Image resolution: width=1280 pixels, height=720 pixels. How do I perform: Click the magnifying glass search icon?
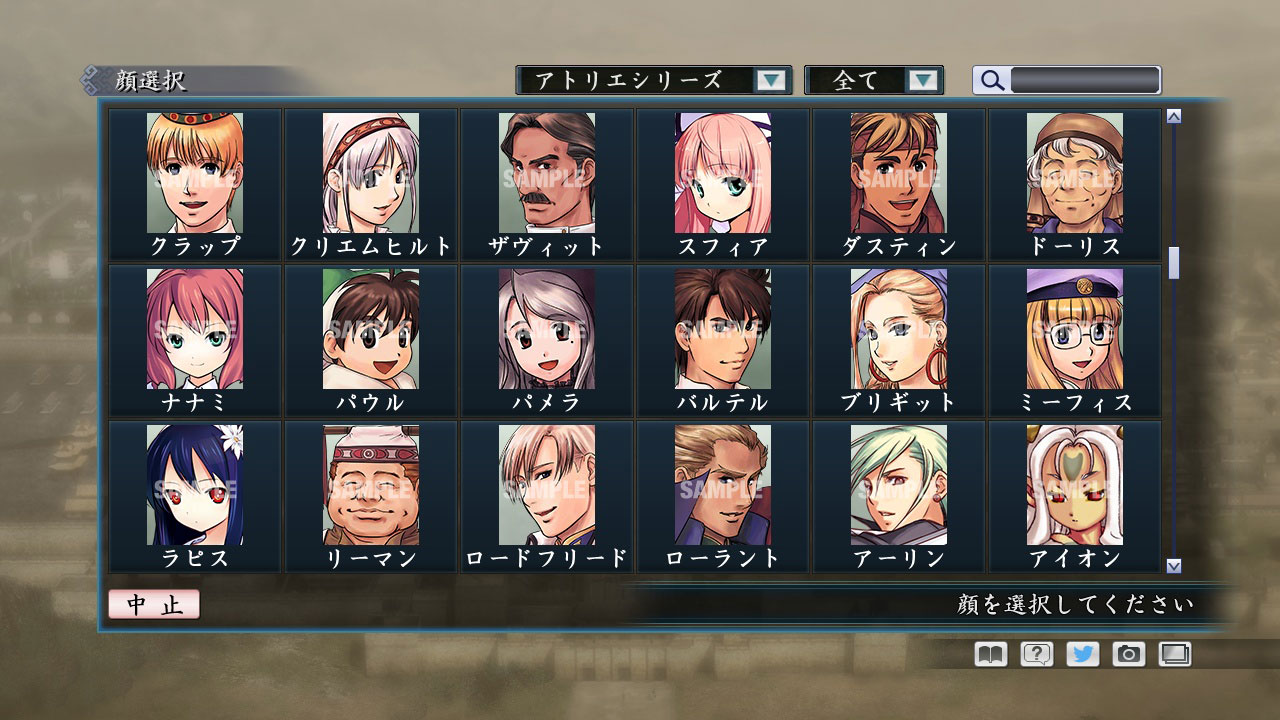(x=991, y=80)
